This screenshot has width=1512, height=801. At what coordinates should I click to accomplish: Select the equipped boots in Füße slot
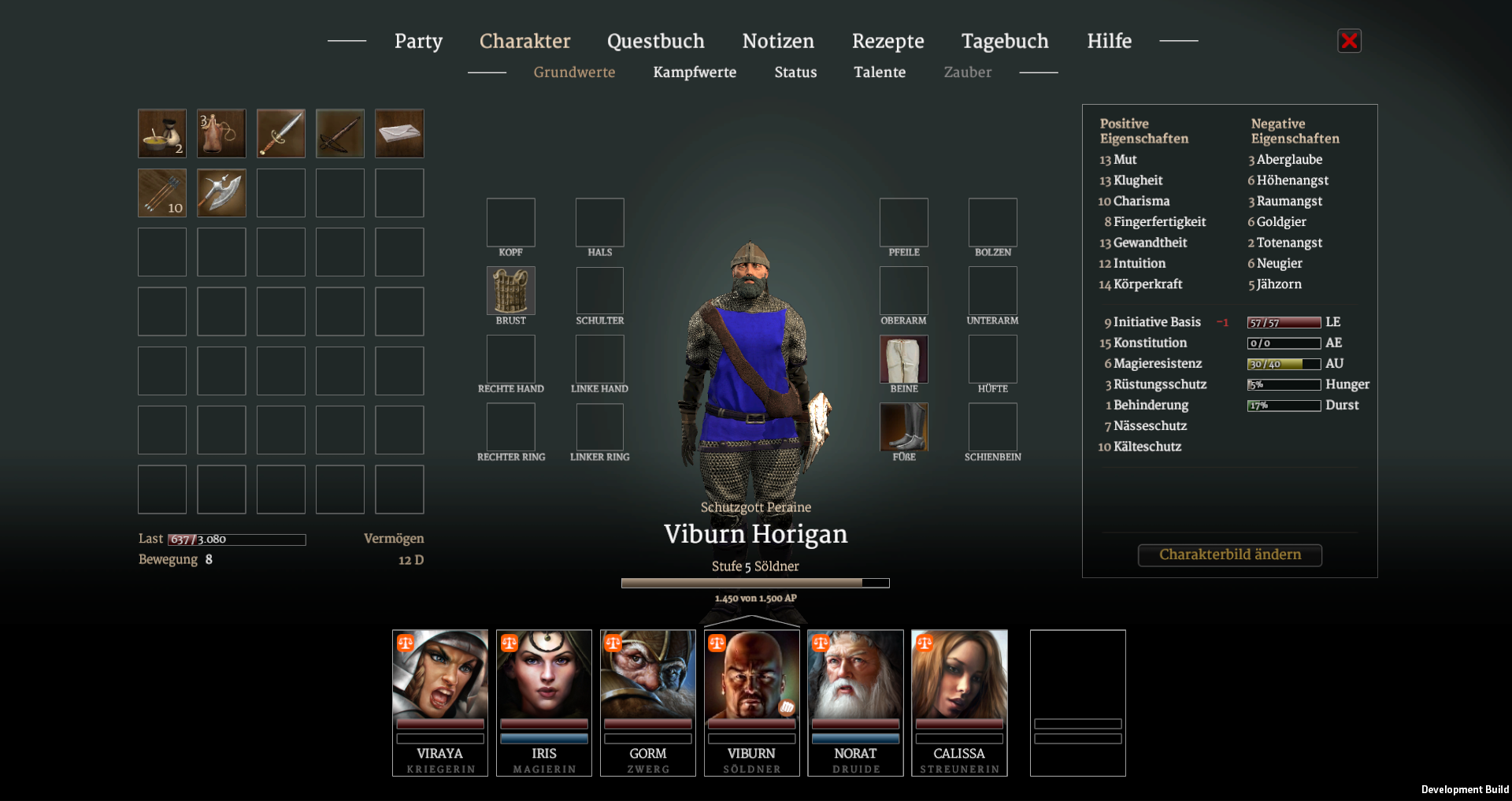click(903, 427)
